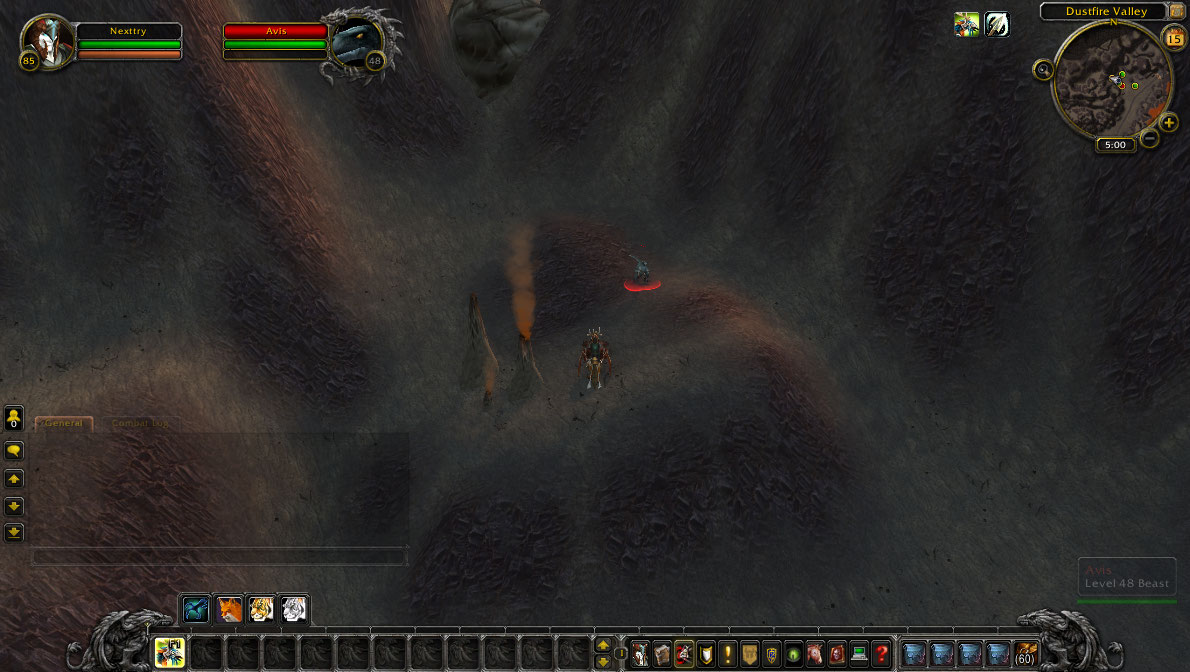The height and width of the screenshot is (672, 1190).
Task: Switch to the General chat tab
Action: [x=64, y=423]
